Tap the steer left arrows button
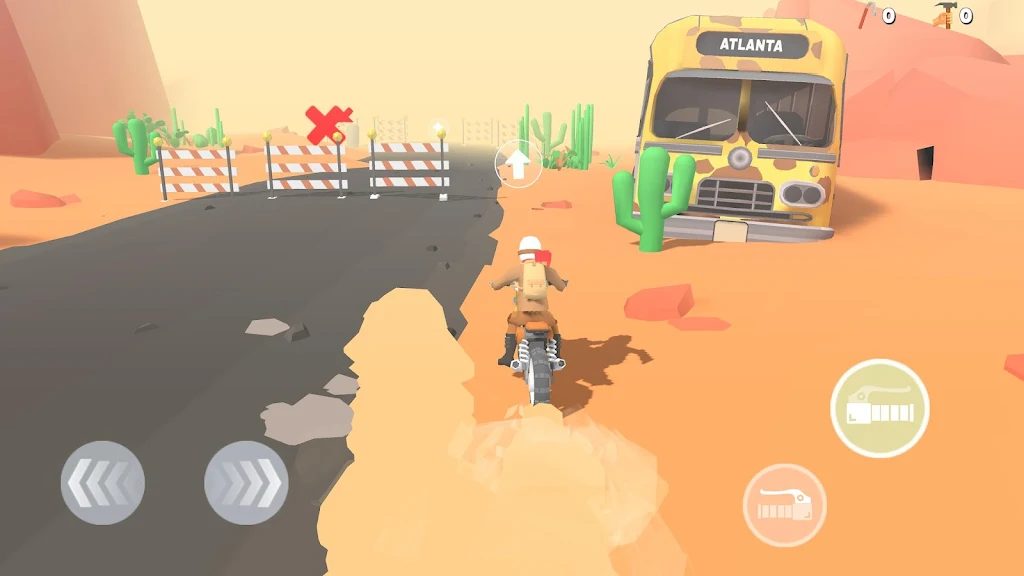 pyautogui.click(x=103, y=483)
